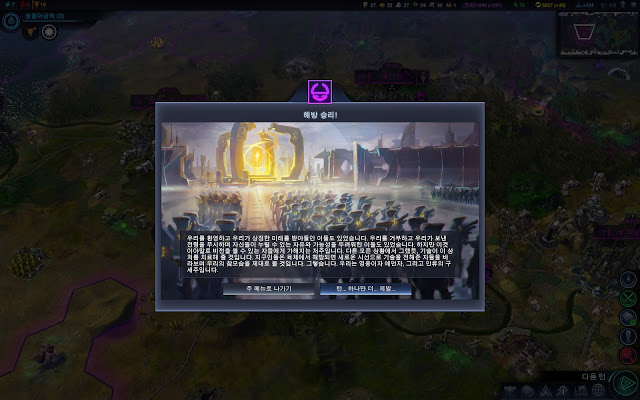Choose the 'one more turn' (한... 하나만 더) button
The image size is (640, 400).
tap(358, 289)
